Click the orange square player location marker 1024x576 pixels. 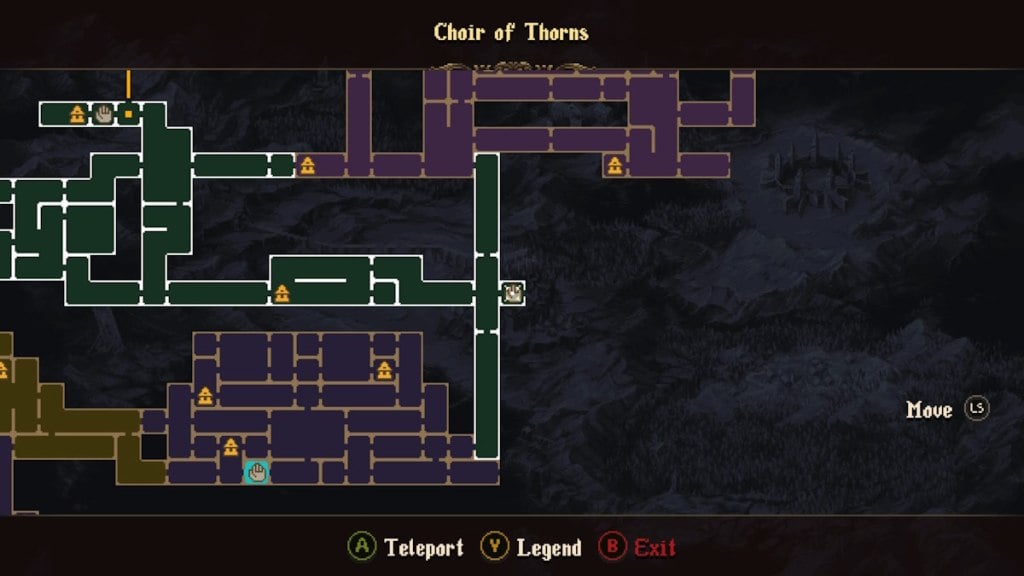click(x=128, y=114)
